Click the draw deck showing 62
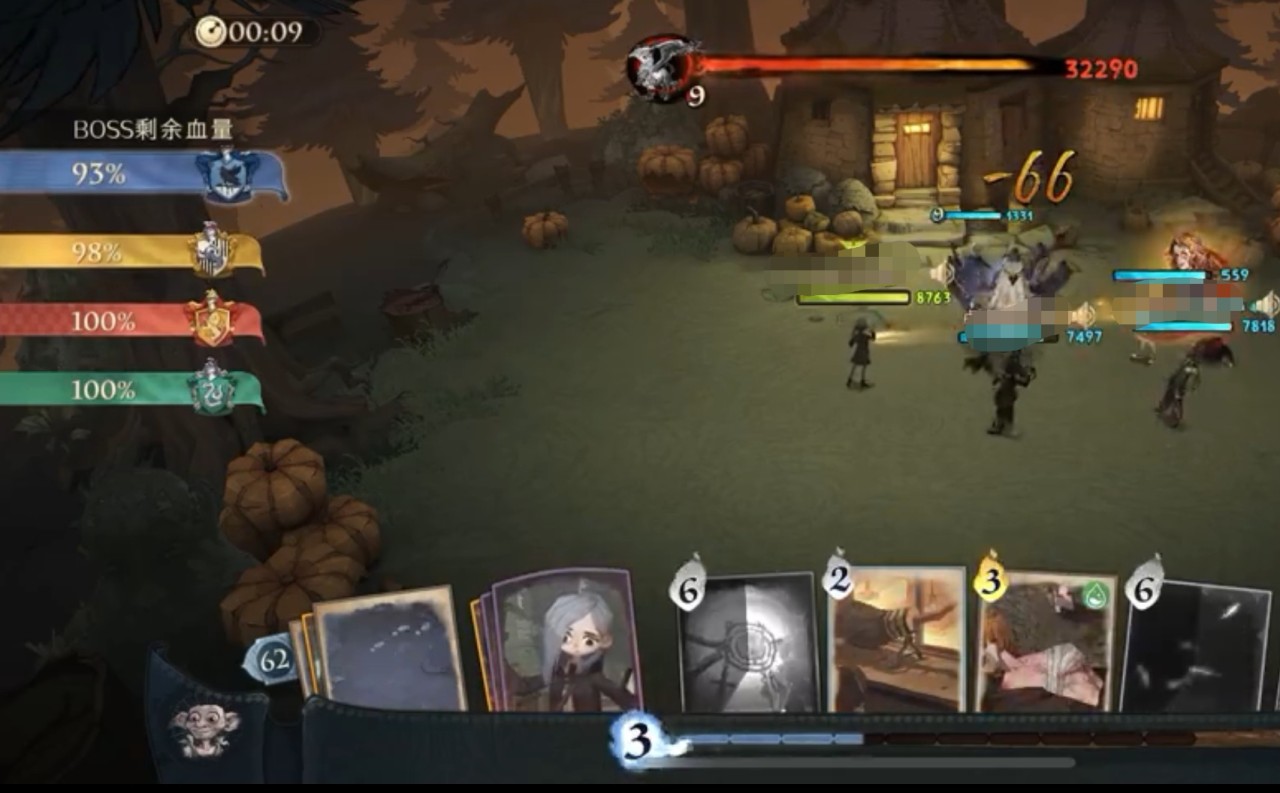1280x793 pixels. (x=270, y=662)
